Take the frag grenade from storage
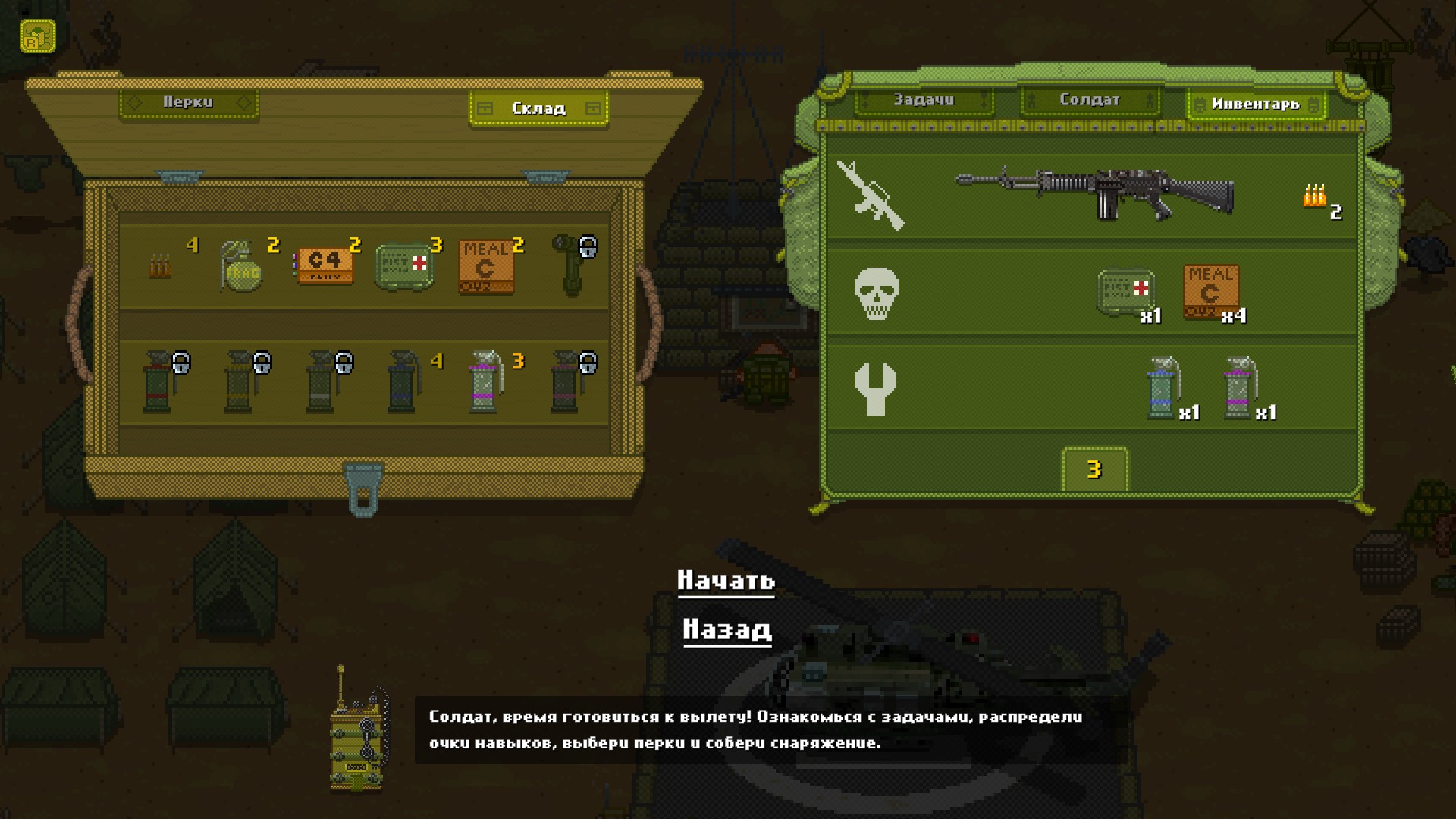 click(242, 266)
